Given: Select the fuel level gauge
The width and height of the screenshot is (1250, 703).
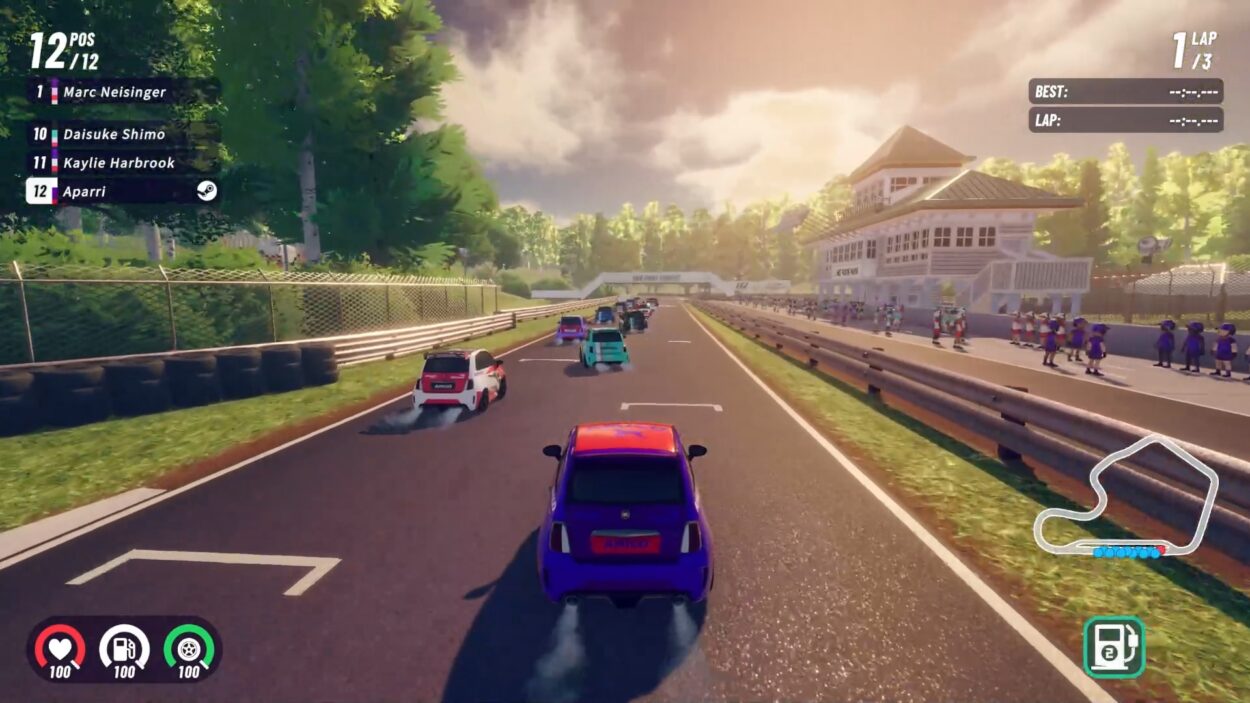Looking at the screenshot, I should [x=124, y=648].
